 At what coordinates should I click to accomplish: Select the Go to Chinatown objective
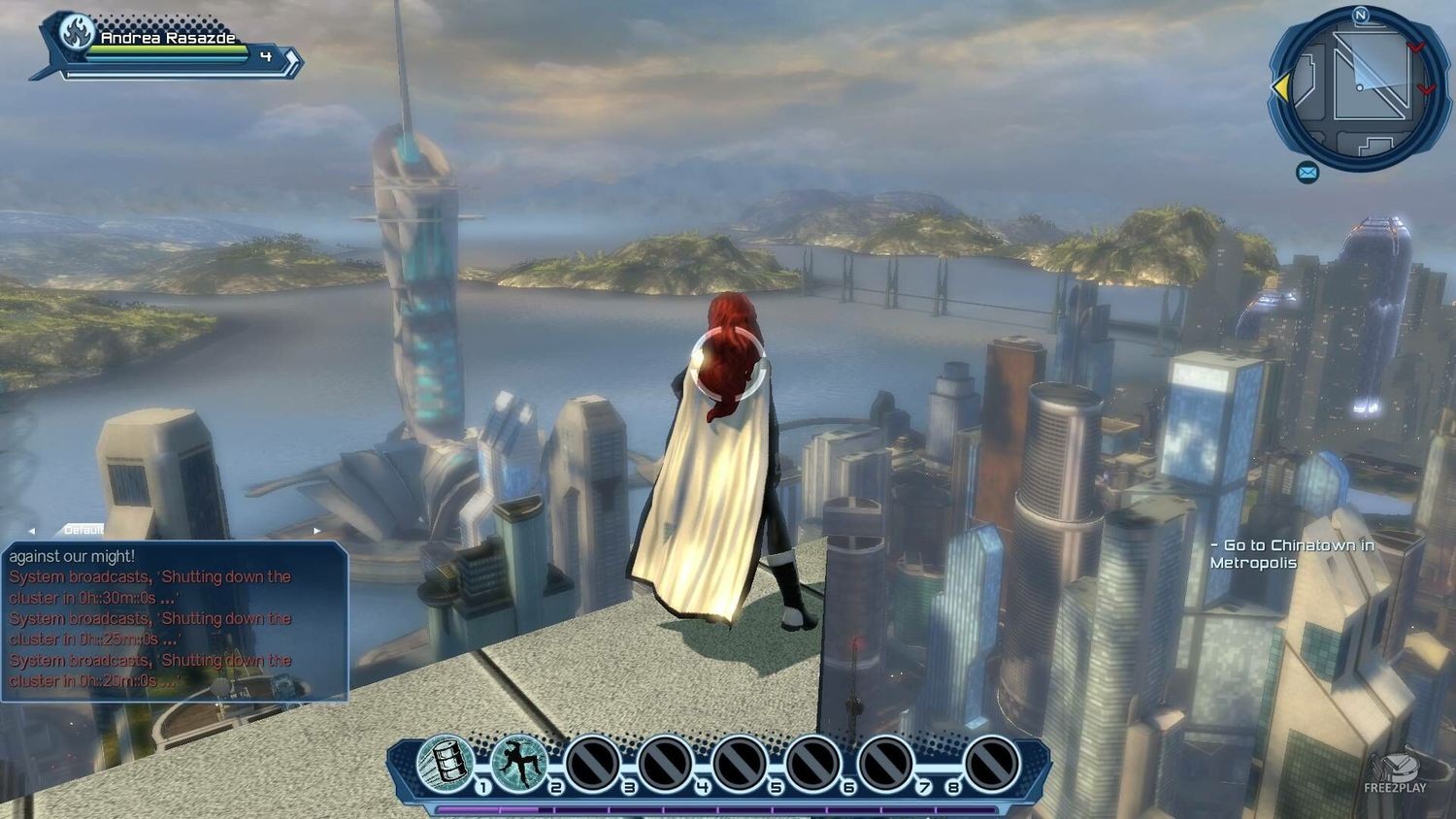pyautogui.click(x=1292, y=554)
